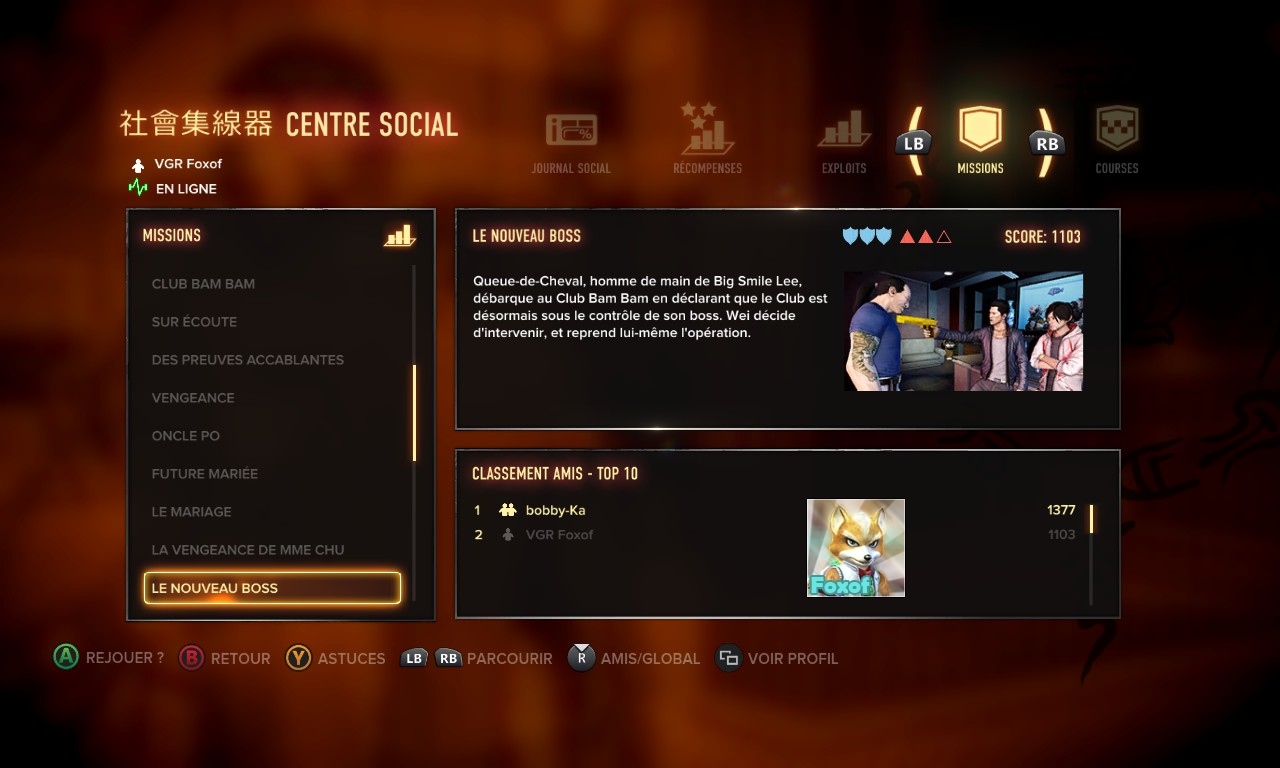The width and height of the screenshot is (1280, 768).
Task: Switch to the Courses tab
Action: (1116, 142)
